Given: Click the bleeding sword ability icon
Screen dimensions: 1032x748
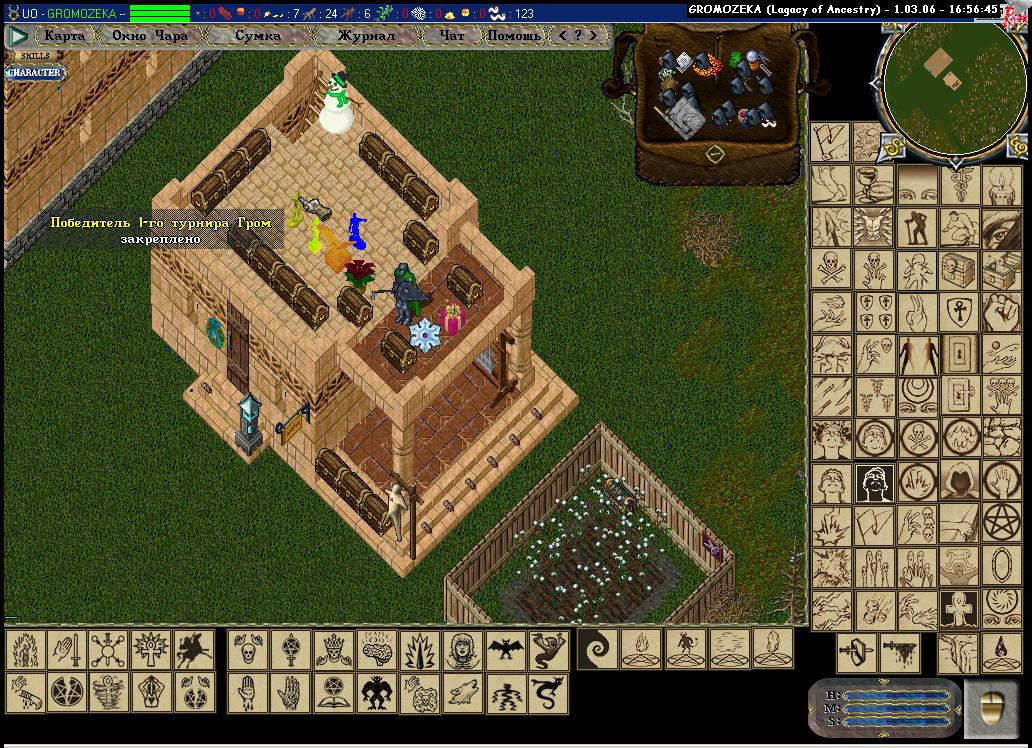Looking at the screenshot, I should [899, 651].
